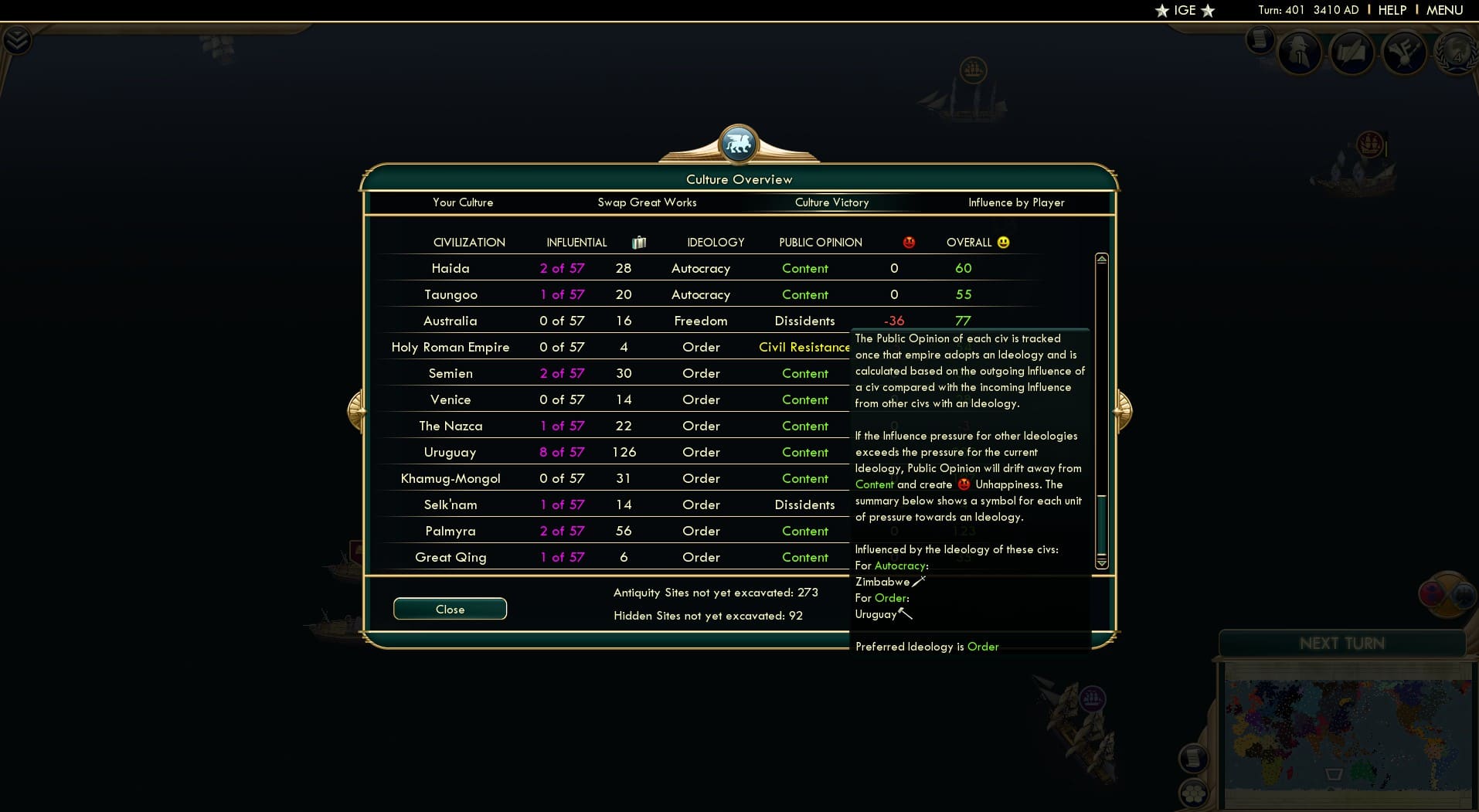Click the lion emblem atop the Culture Overview

[739, 142]
